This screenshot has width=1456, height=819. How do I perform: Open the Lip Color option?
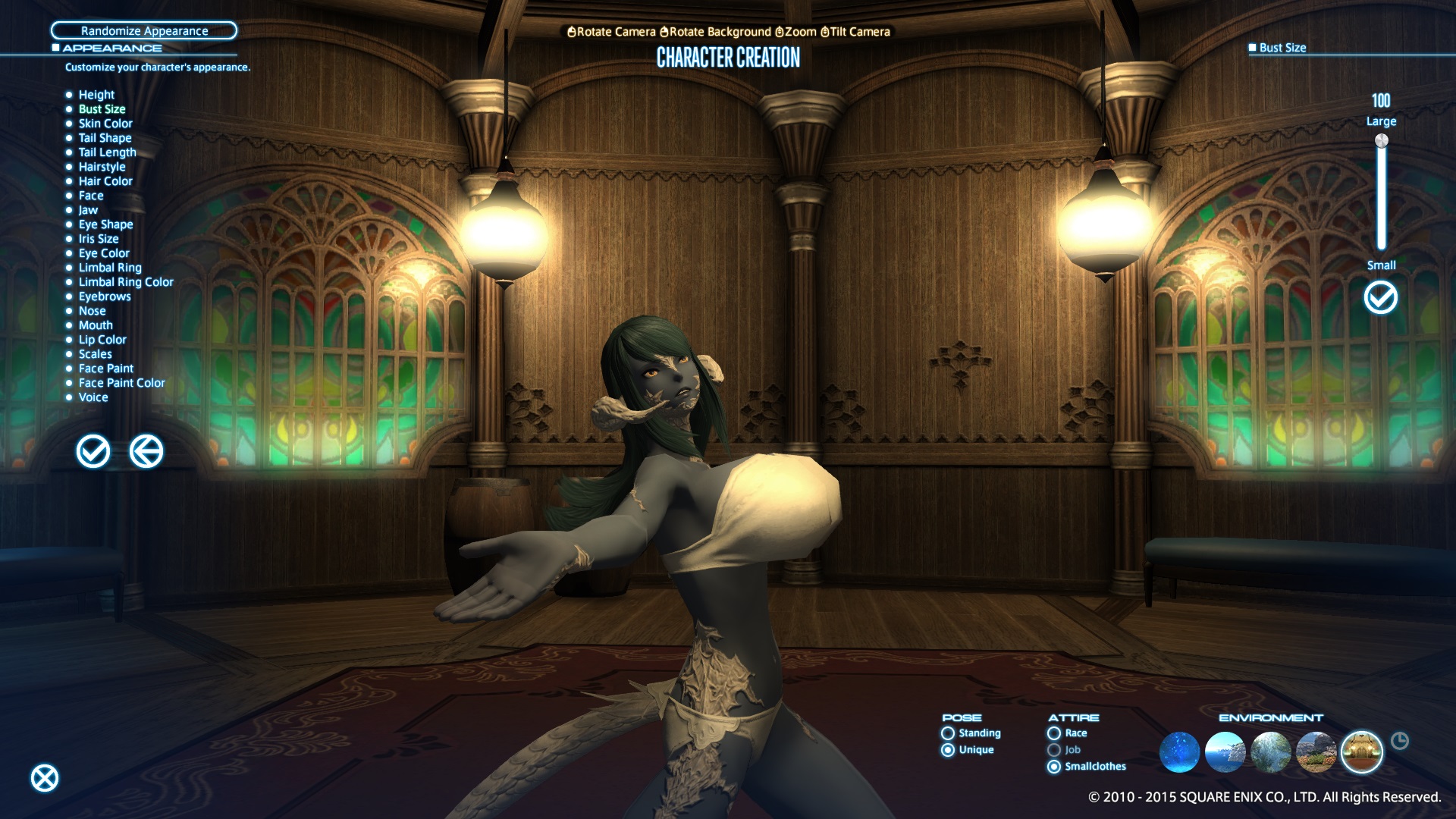pyautogui.click(x=102, y=340)
